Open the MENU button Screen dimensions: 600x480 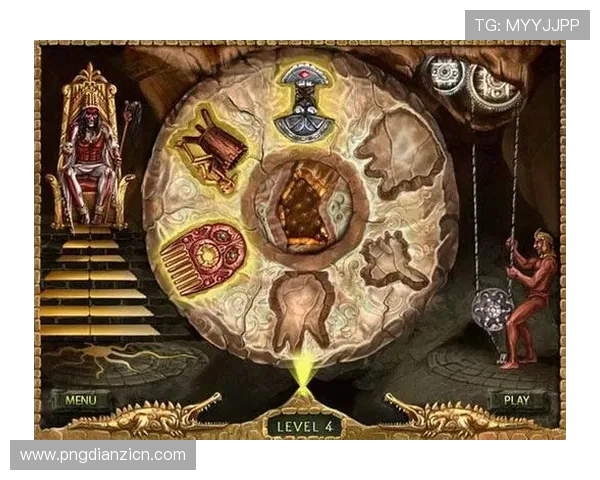click(x=80, y=400)
